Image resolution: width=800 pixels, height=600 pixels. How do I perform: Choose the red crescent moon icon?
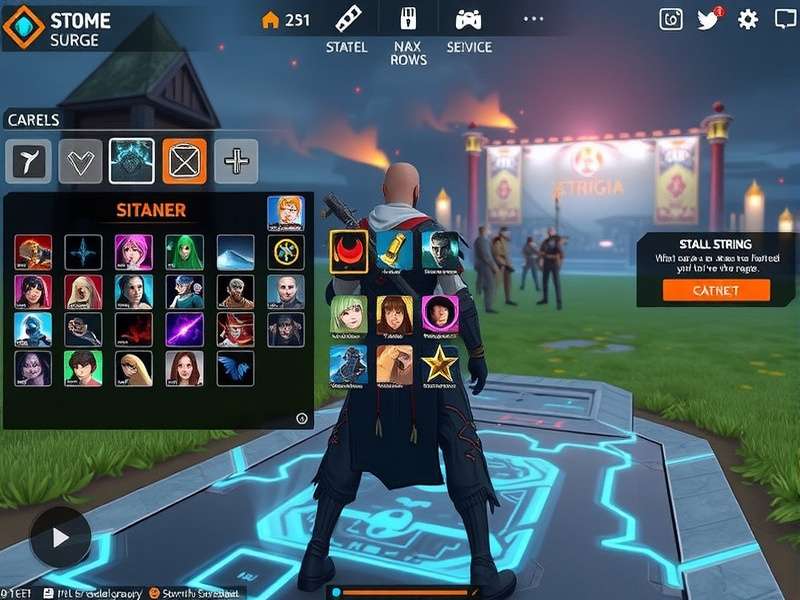tap(349, 250)
